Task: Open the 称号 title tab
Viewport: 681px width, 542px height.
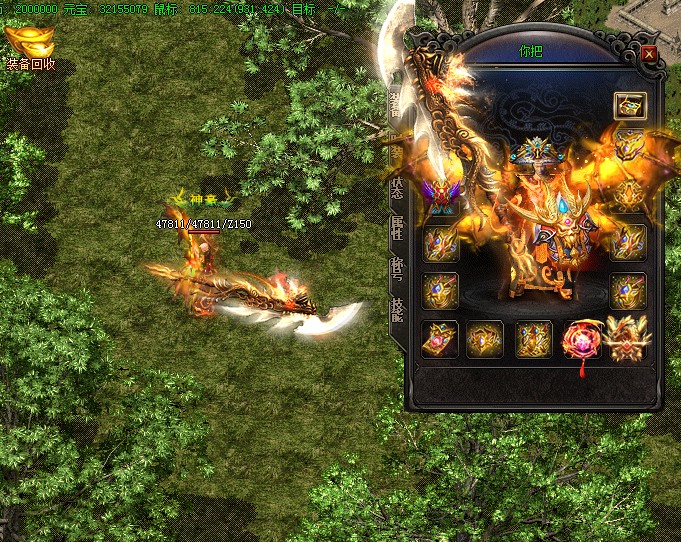Action: click(396, 264)
